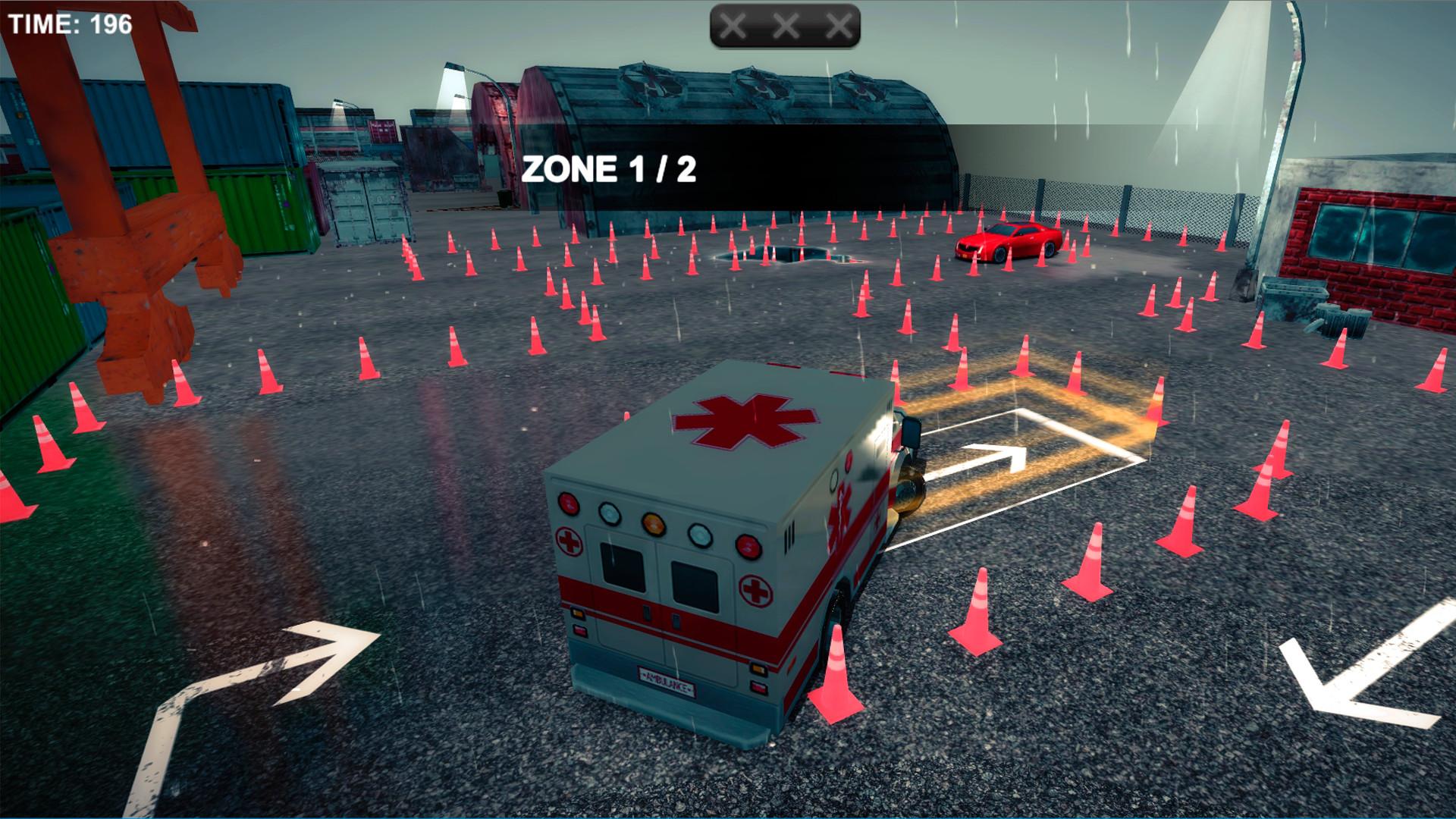Click the orange warning light on the ambulance rear
The image size is (1456, 819).
point(654,525)
